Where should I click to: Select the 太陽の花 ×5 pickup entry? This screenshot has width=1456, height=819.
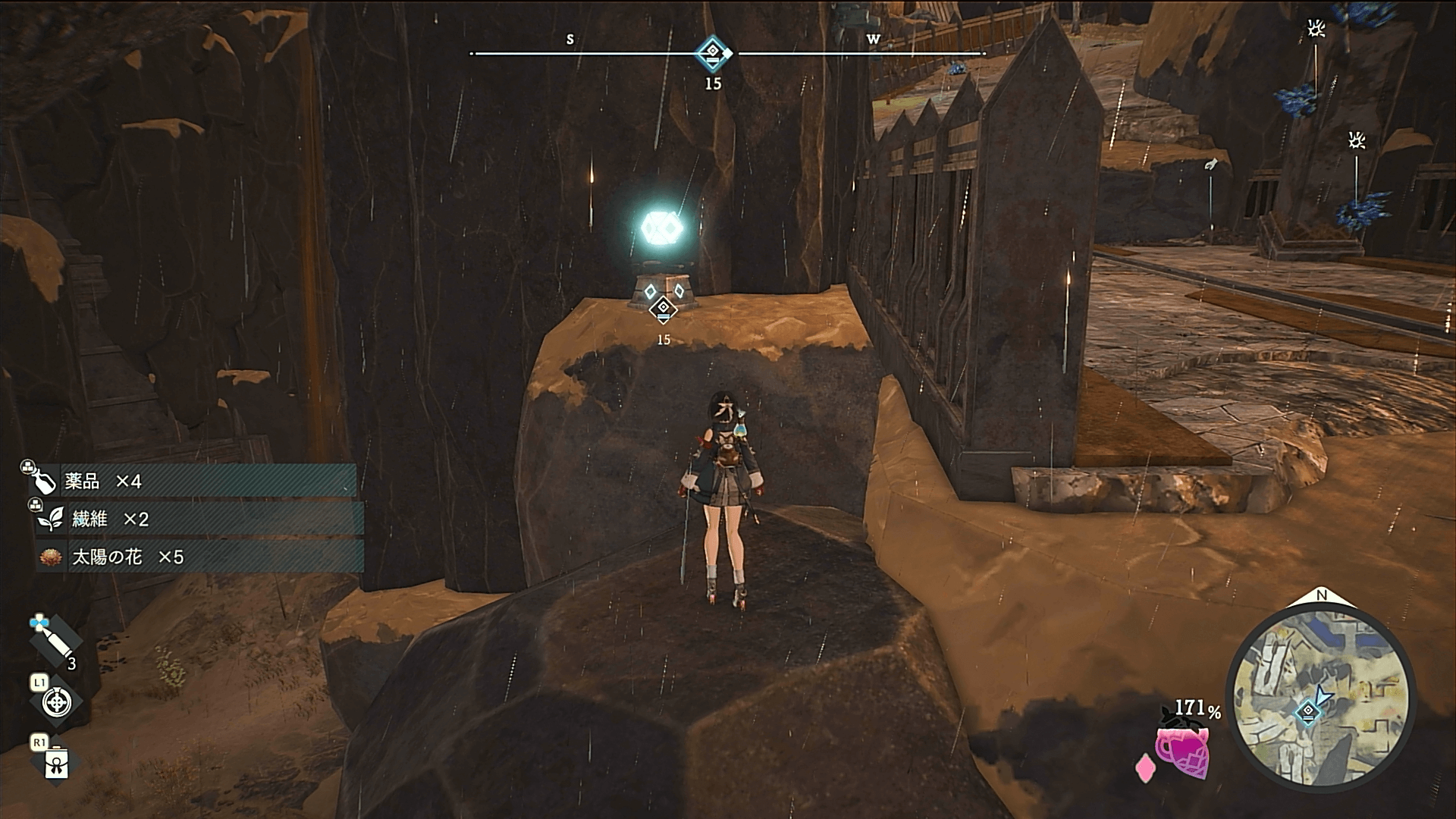[x=199, y=557]
